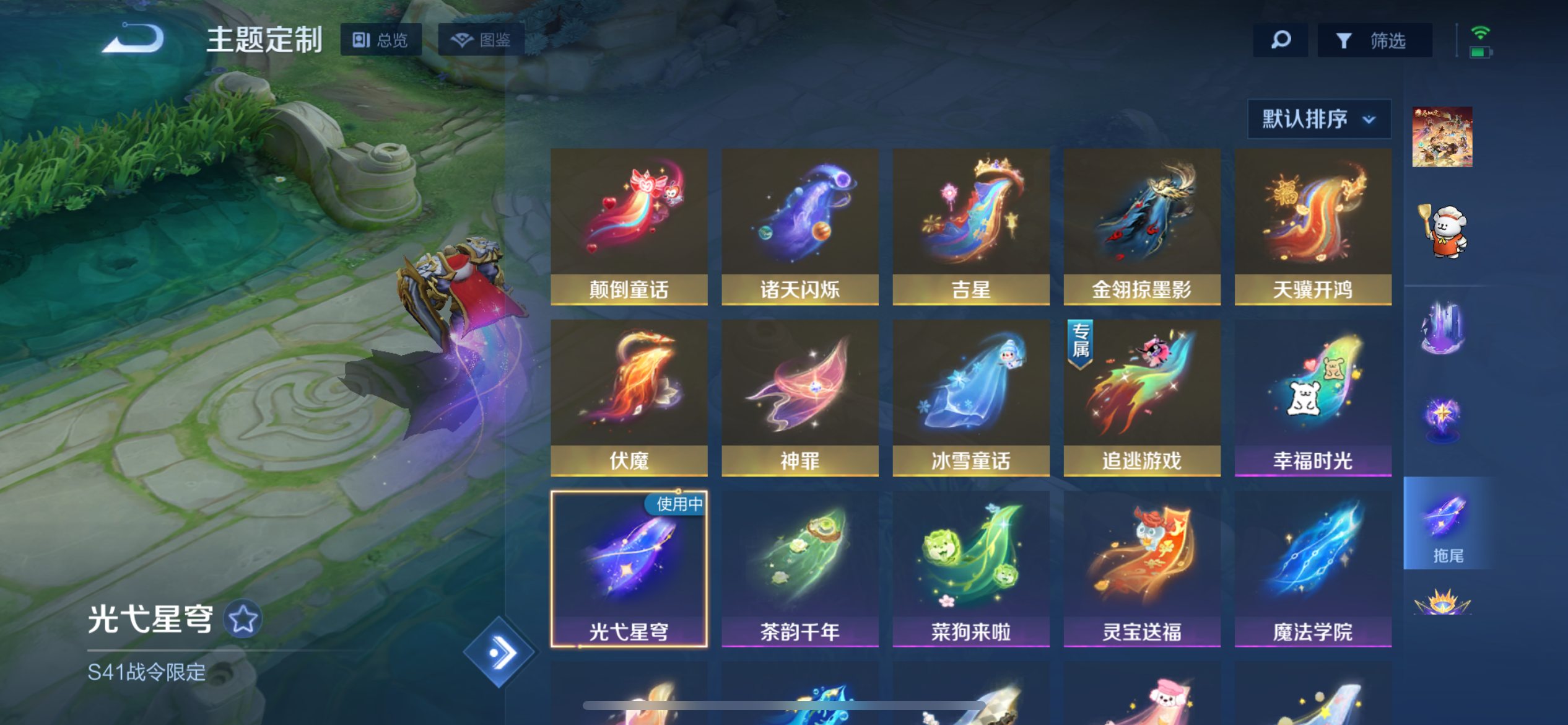Open the event banner thumbnail at top right
Screen dimensions: 1568x725
point(1443,136)
